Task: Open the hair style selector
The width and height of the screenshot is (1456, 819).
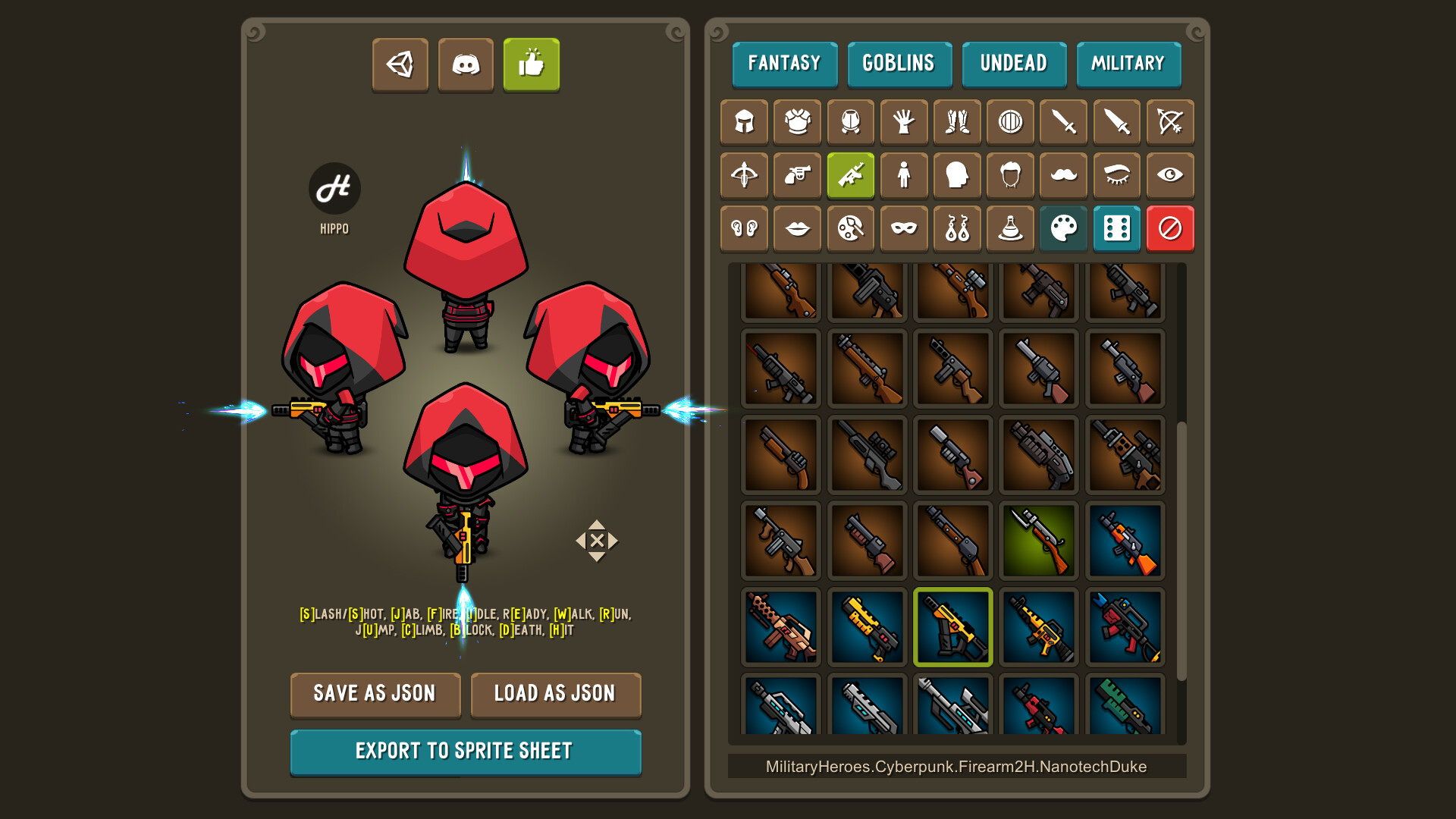Action: (1009, 175)
